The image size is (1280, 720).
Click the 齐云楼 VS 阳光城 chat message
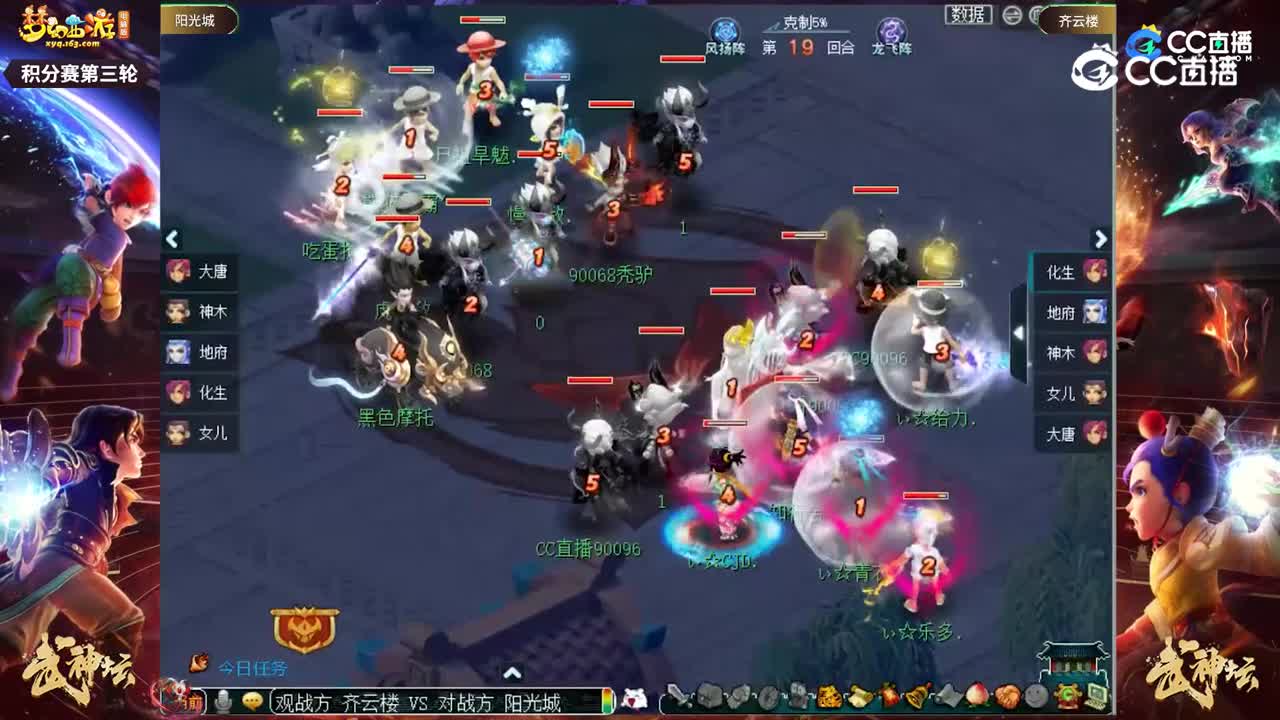click(x=420, y=704)
